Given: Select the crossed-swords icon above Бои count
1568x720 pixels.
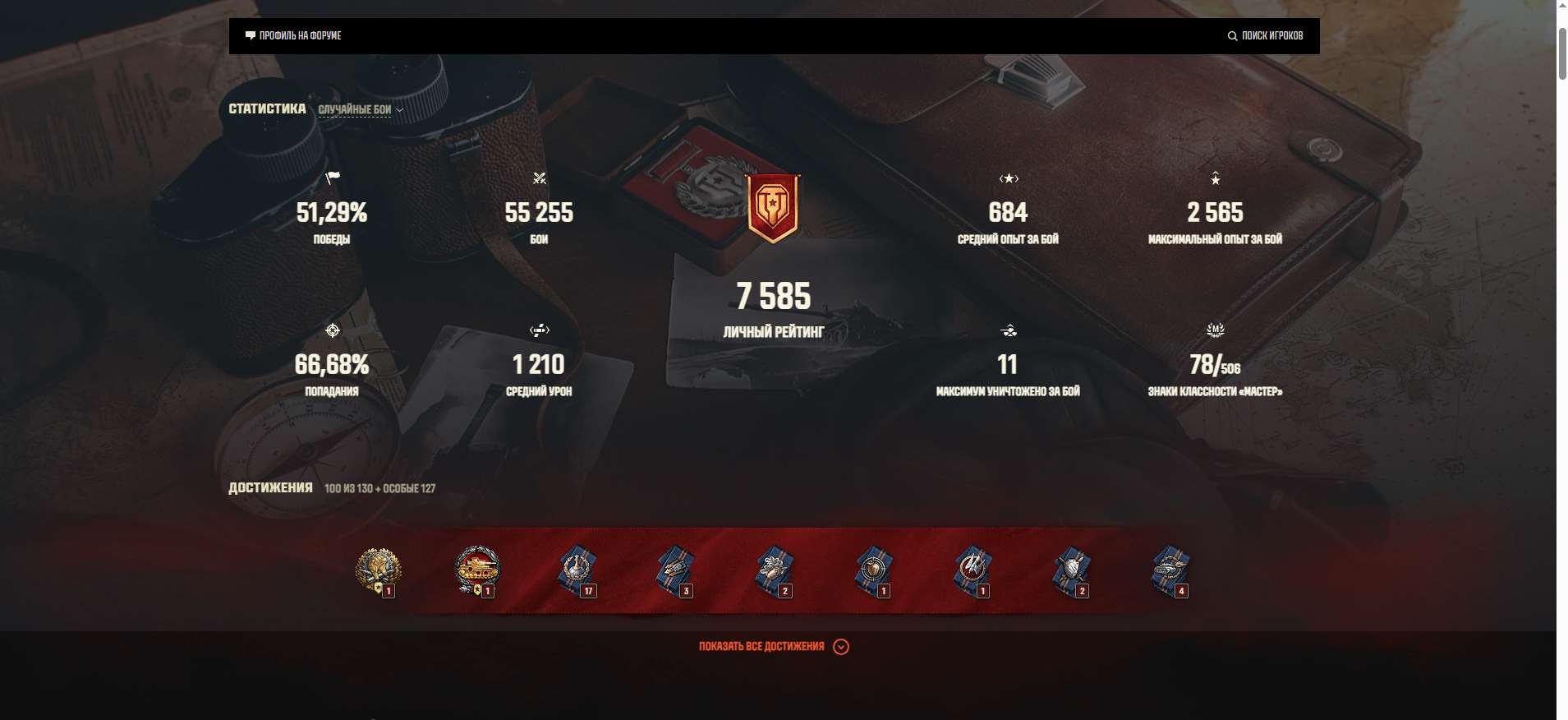Looking at the screenshot, I should [540, 179].
